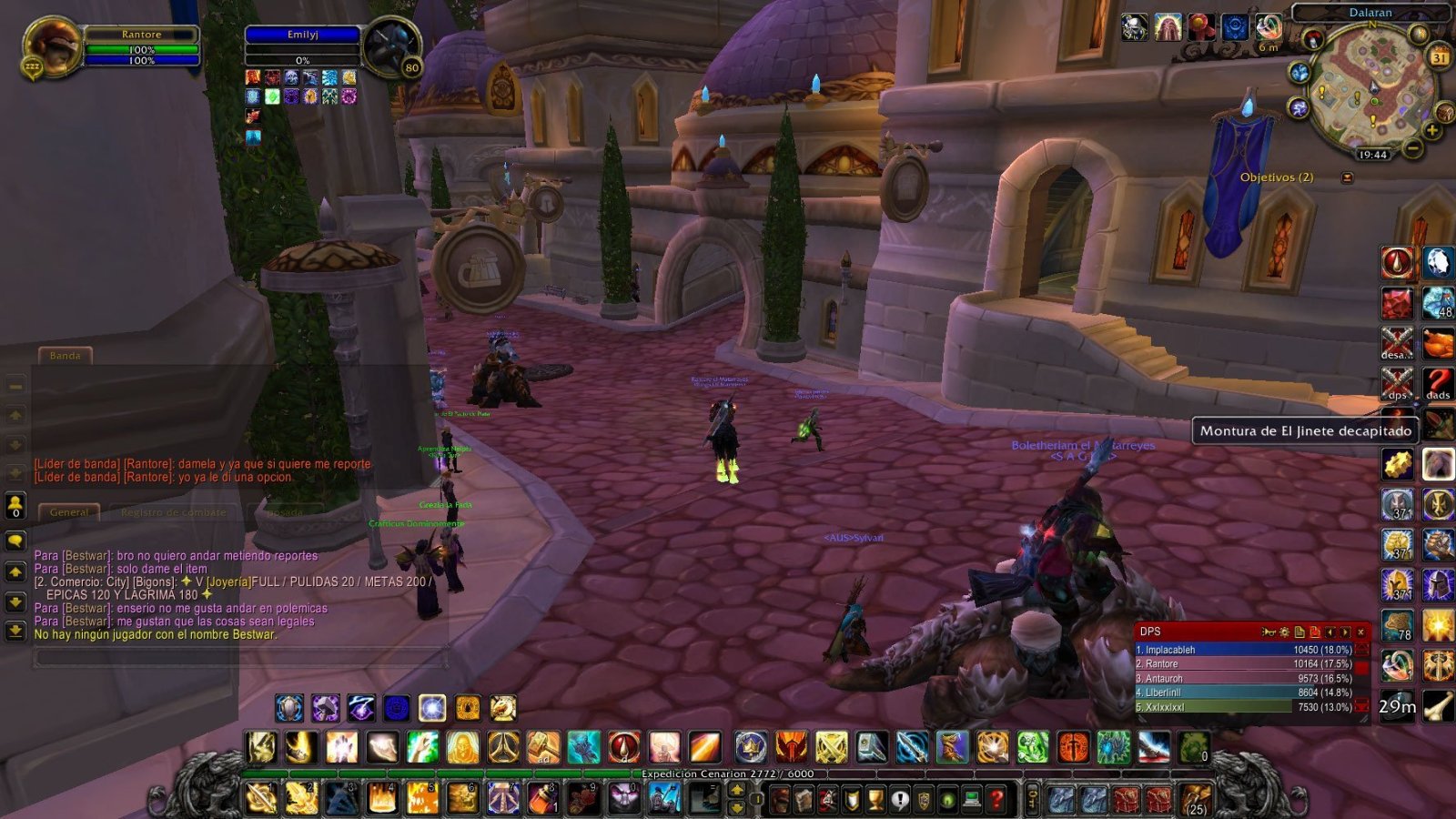Advance to the next report with the DPS meter right arrow

1345,632
